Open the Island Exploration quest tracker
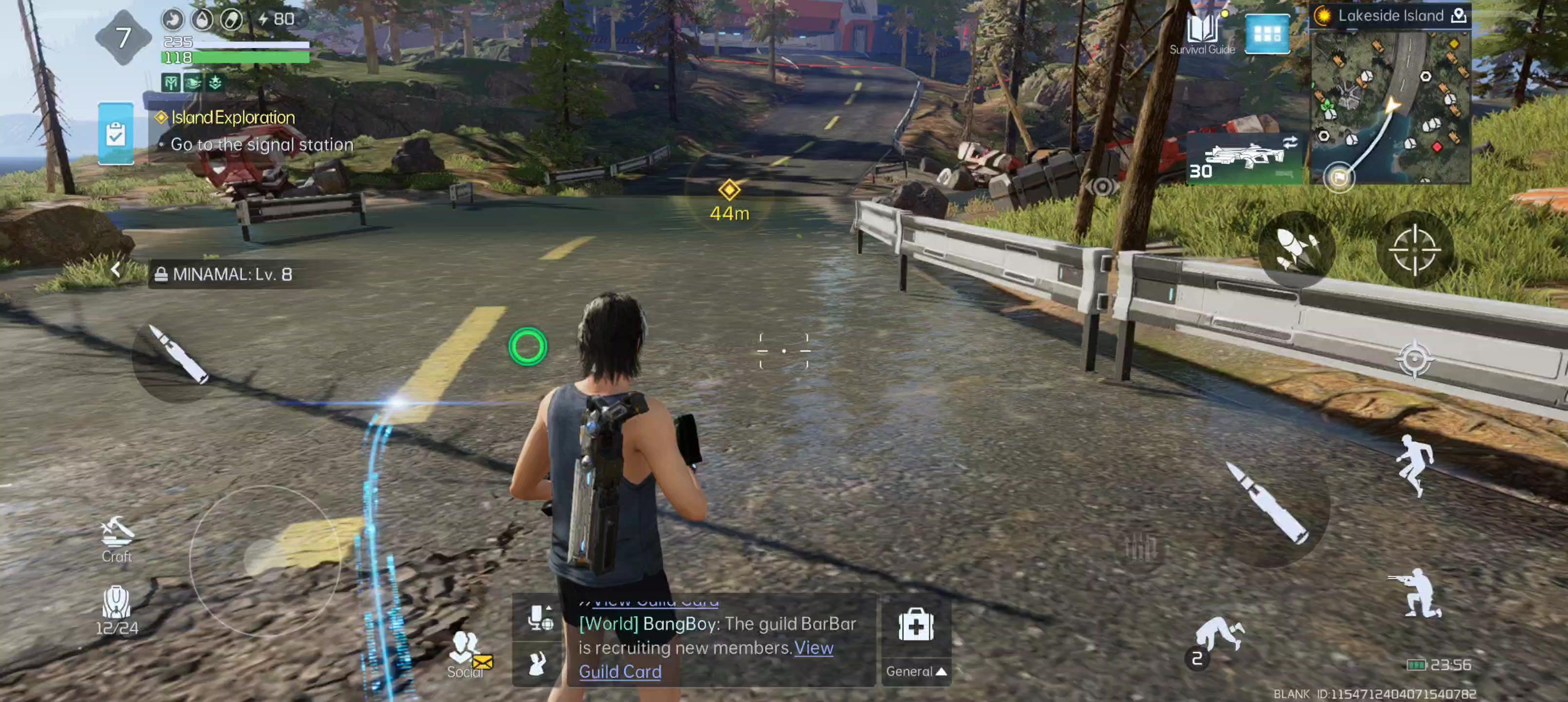The width and height of the screenshot is (1568, 702). 233,117
